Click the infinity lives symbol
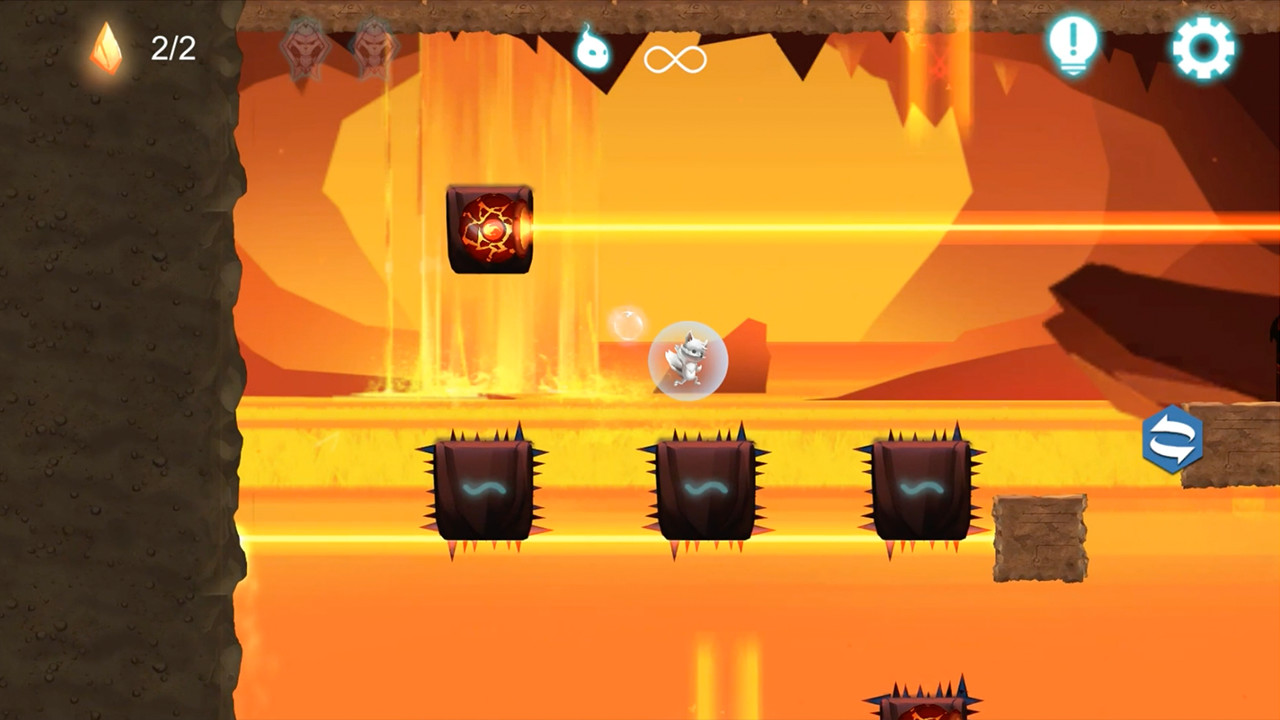Screen dimensions: 1280x720 pyautogui.click(x=676, y=58)
